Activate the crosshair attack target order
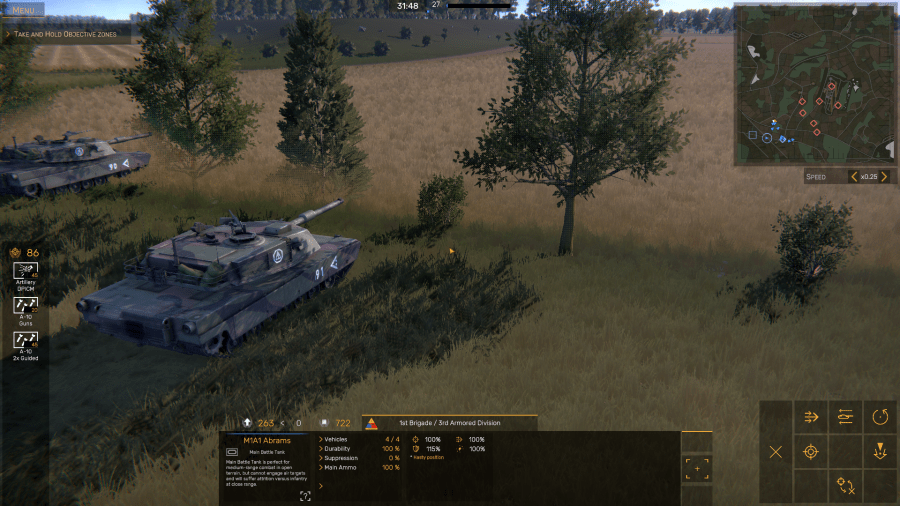 [x=811, y=451]
